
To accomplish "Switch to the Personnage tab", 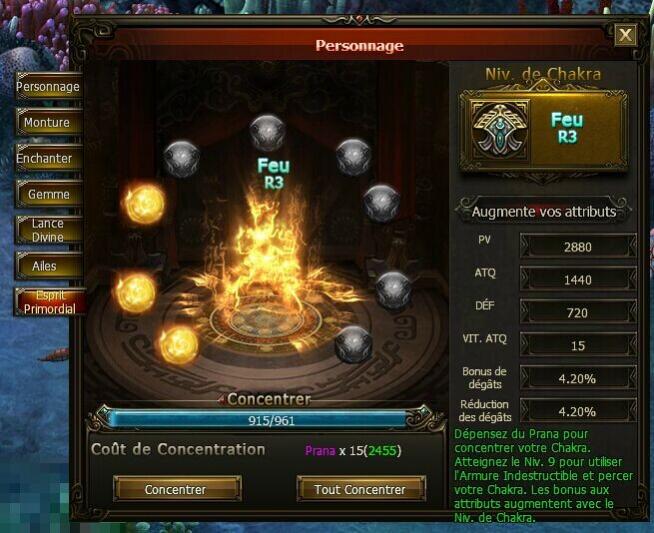I will [x=48, y=87].
